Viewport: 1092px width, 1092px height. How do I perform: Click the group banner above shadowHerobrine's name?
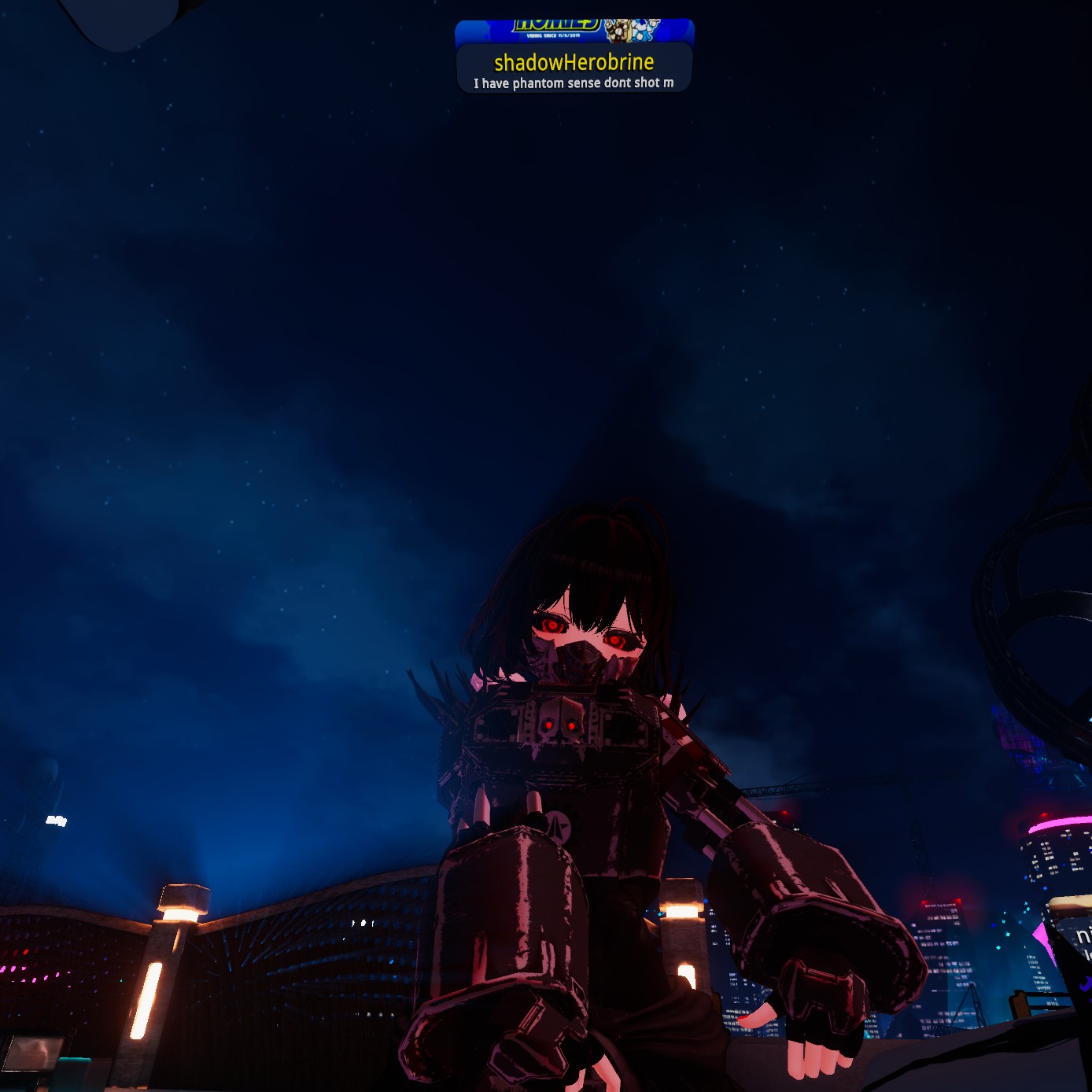tap(574, 31)
